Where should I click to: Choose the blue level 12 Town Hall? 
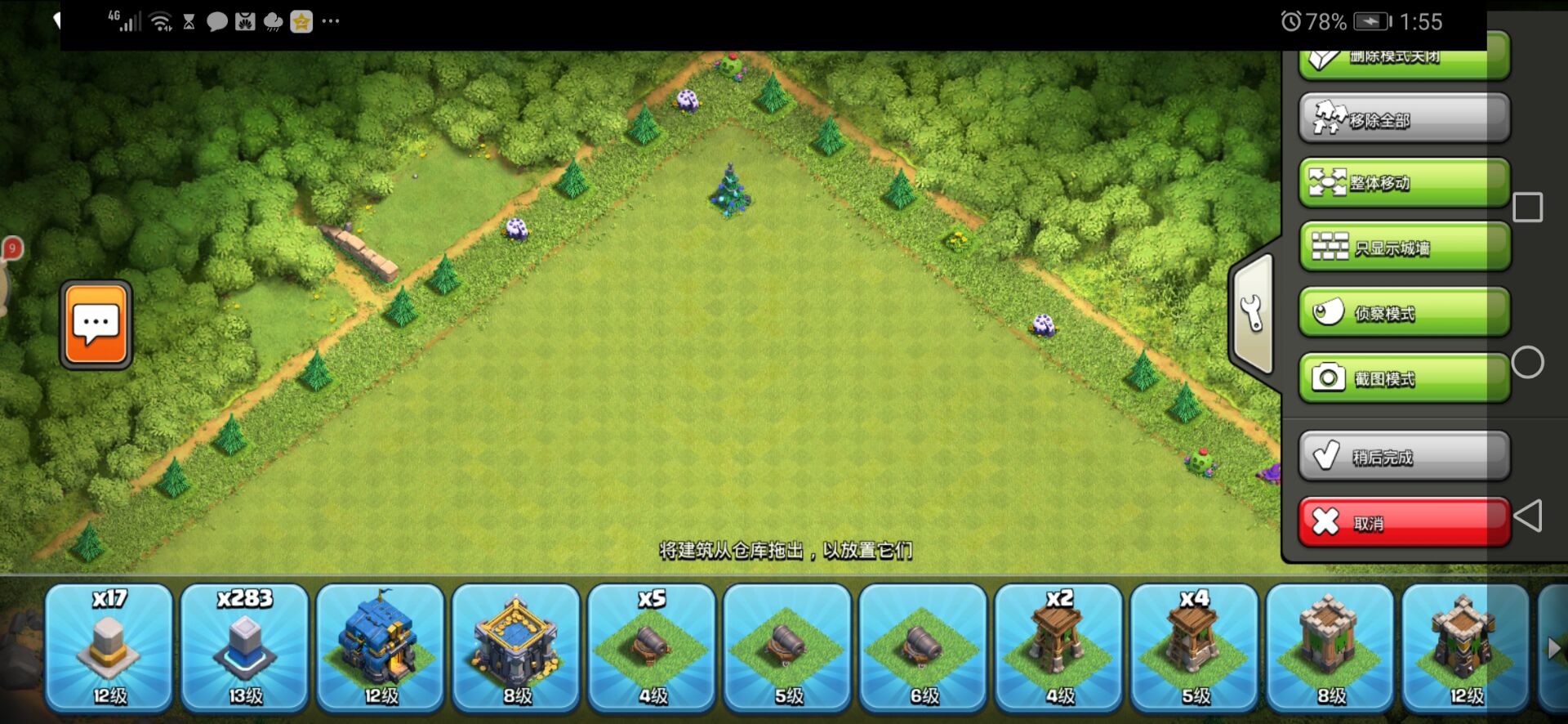pyautogui.click(x=381, y=646)
